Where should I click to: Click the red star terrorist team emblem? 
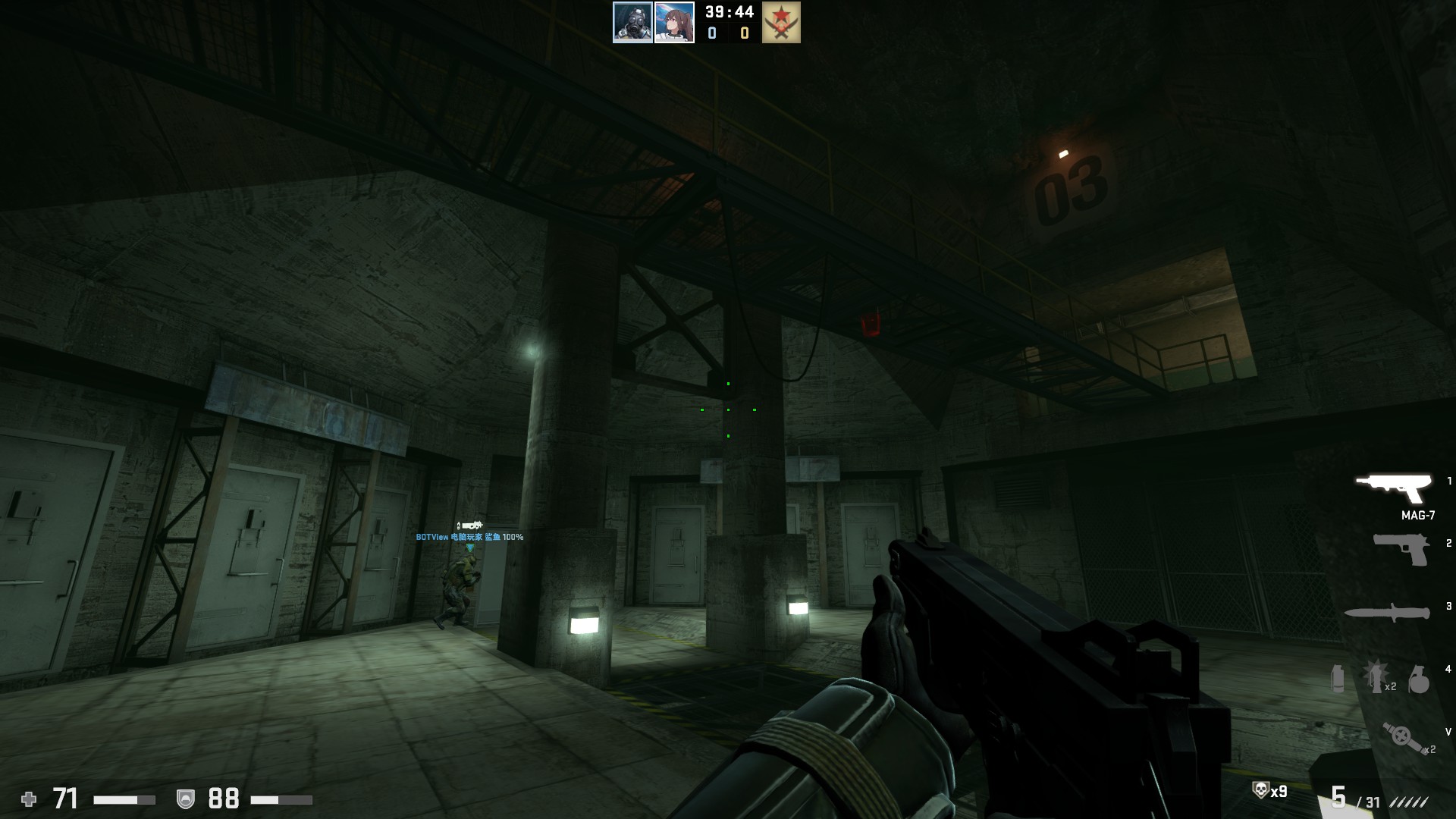tap(781, 22)
